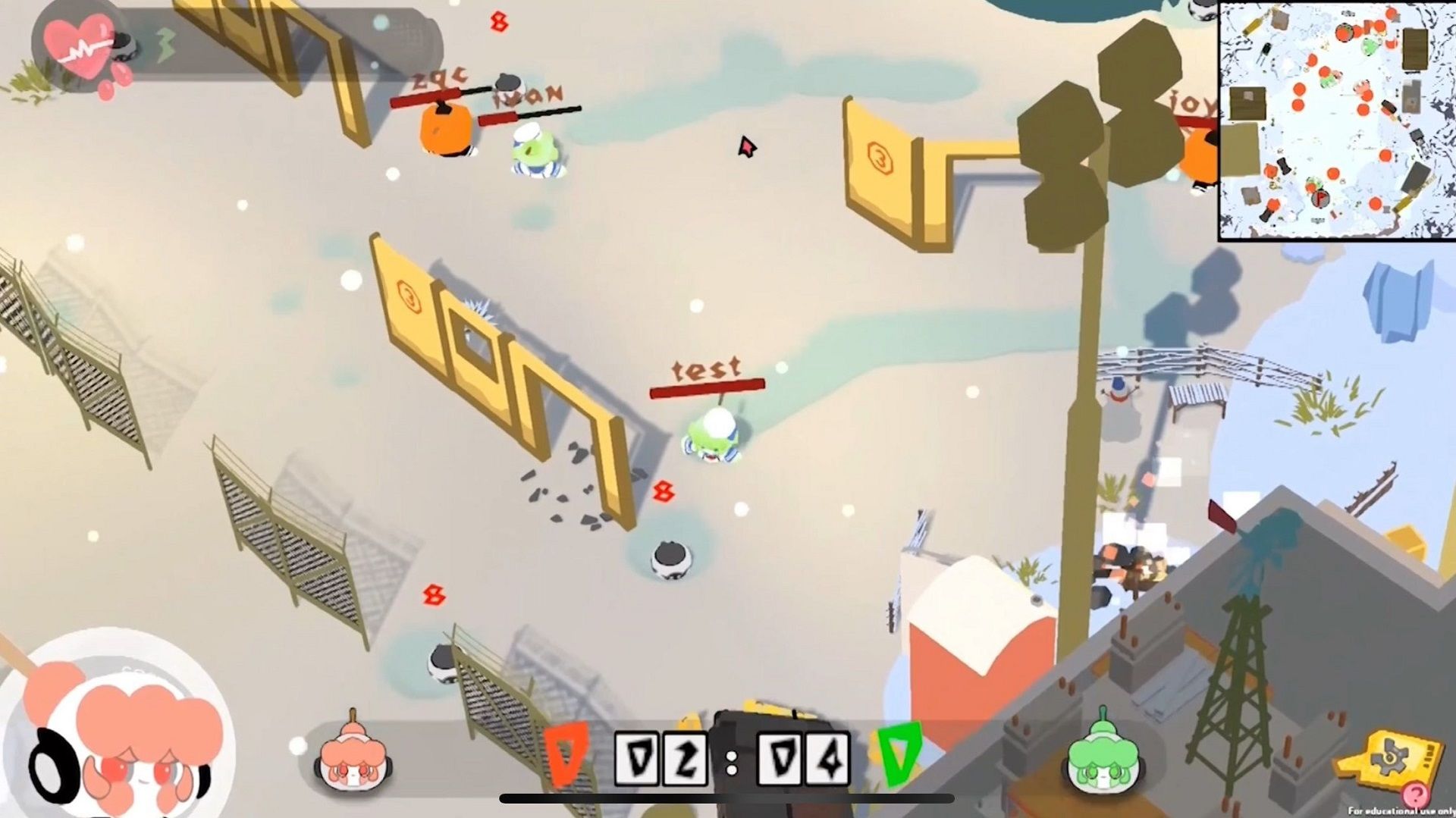
Task: Click the green team character icon
Action: 1103,754
